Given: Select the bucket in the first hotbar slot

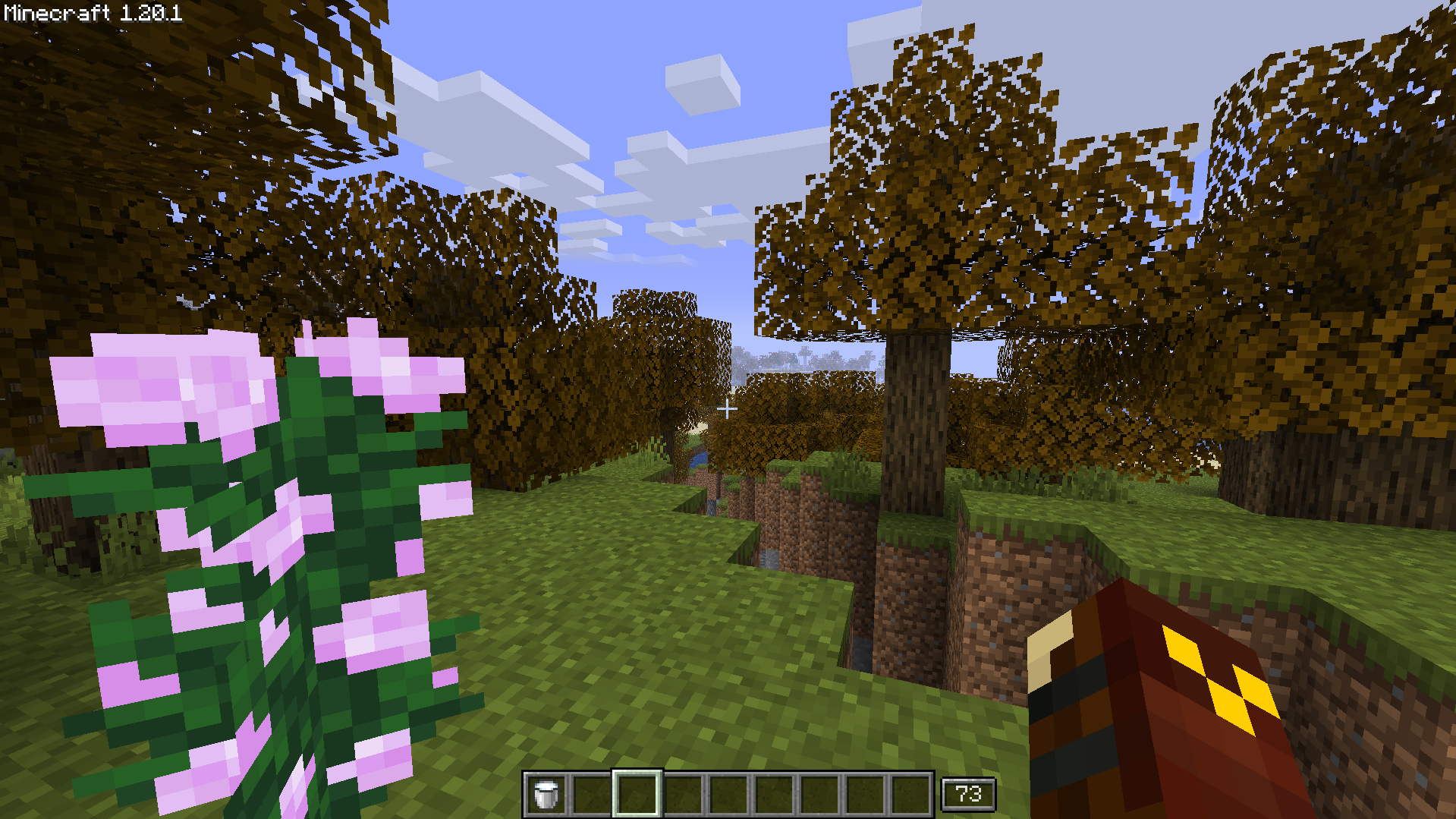Looking at the screenshot, I should point(546,792).
